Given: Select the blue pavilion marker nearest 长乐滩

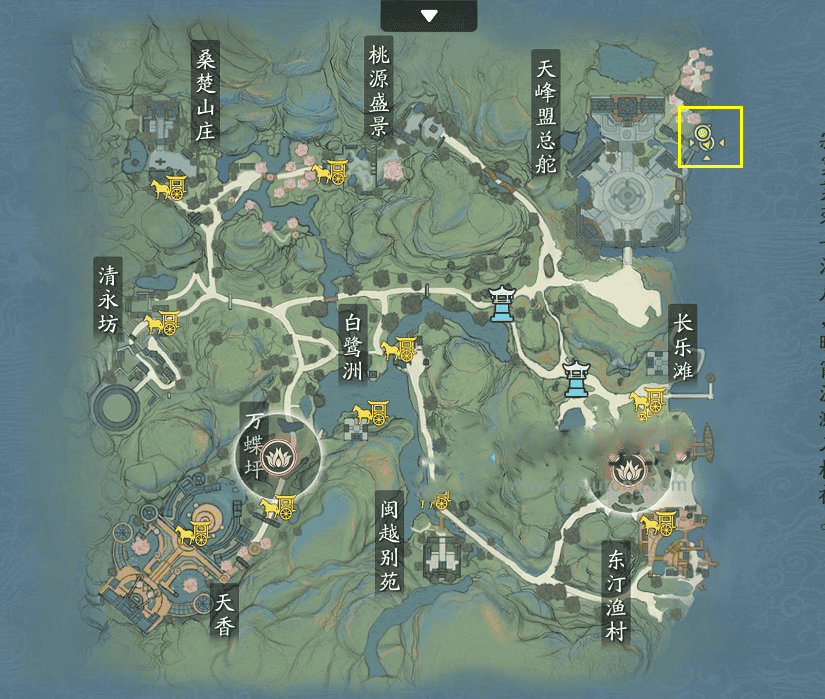Looking at the screenshot, I should coord(575,379).
